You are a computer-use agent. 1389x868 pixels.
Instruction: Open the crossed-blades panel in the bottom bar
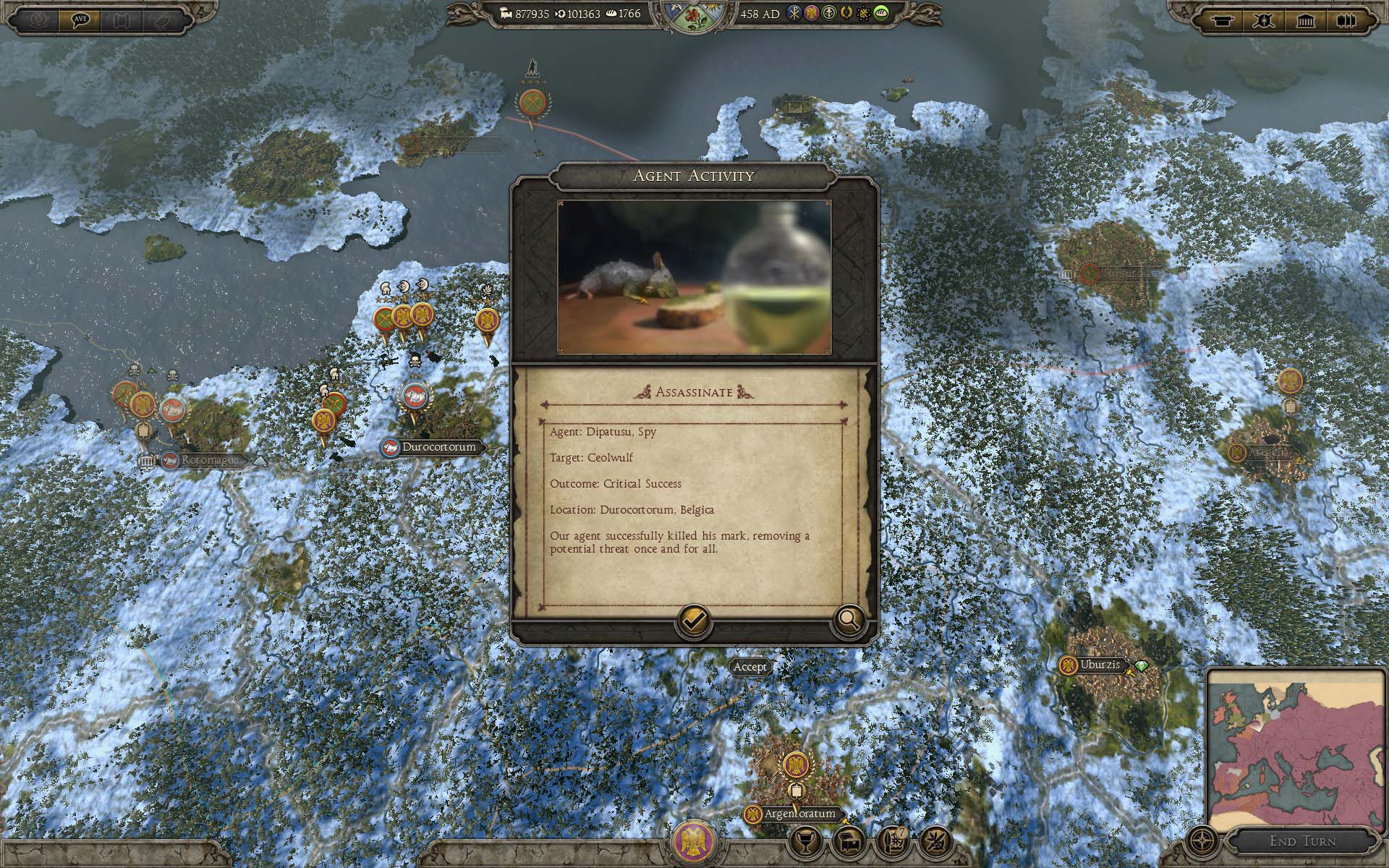[935, 841]
